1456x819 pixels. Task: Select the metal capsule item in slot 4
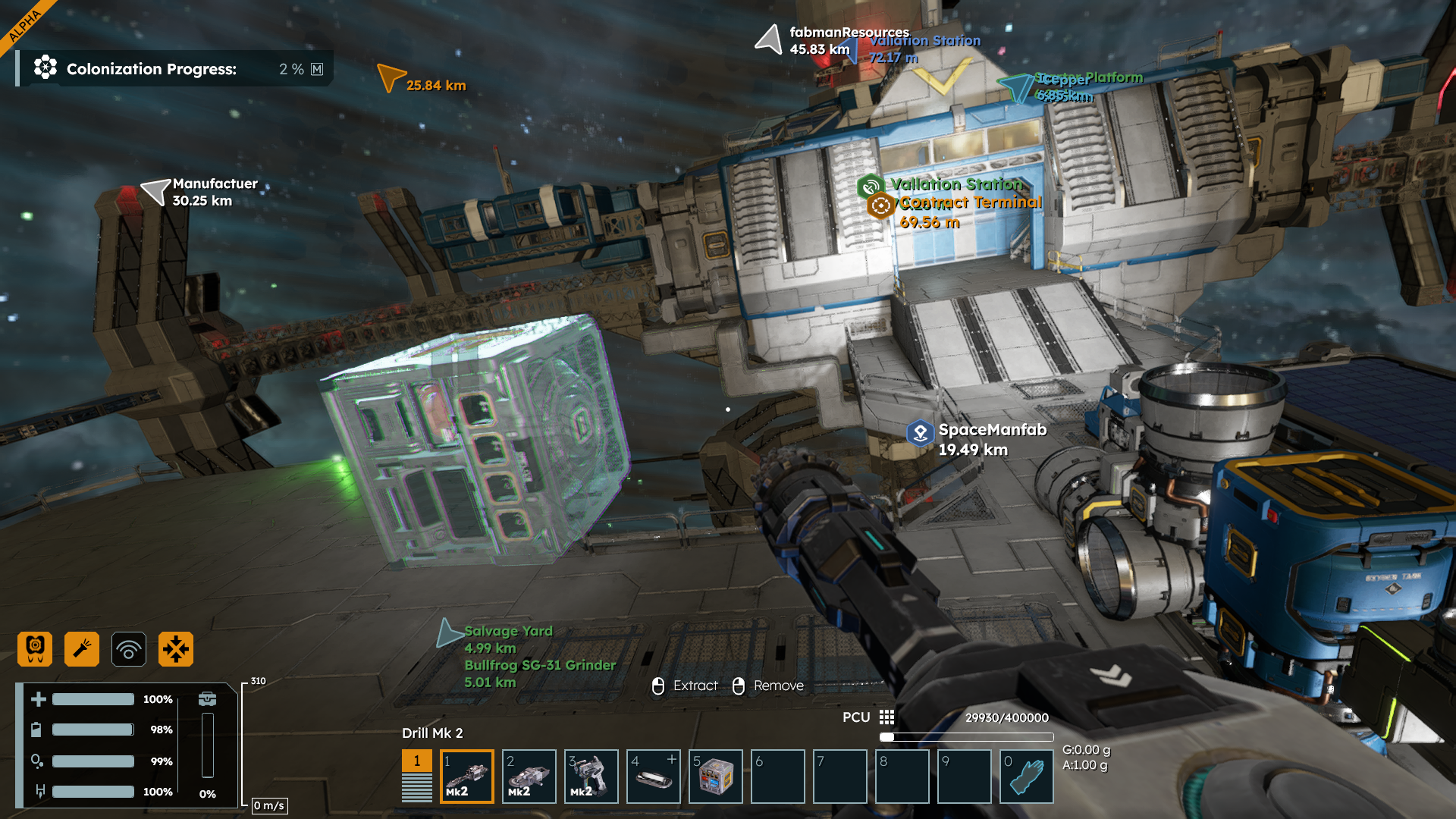click(x=654, y=777)
